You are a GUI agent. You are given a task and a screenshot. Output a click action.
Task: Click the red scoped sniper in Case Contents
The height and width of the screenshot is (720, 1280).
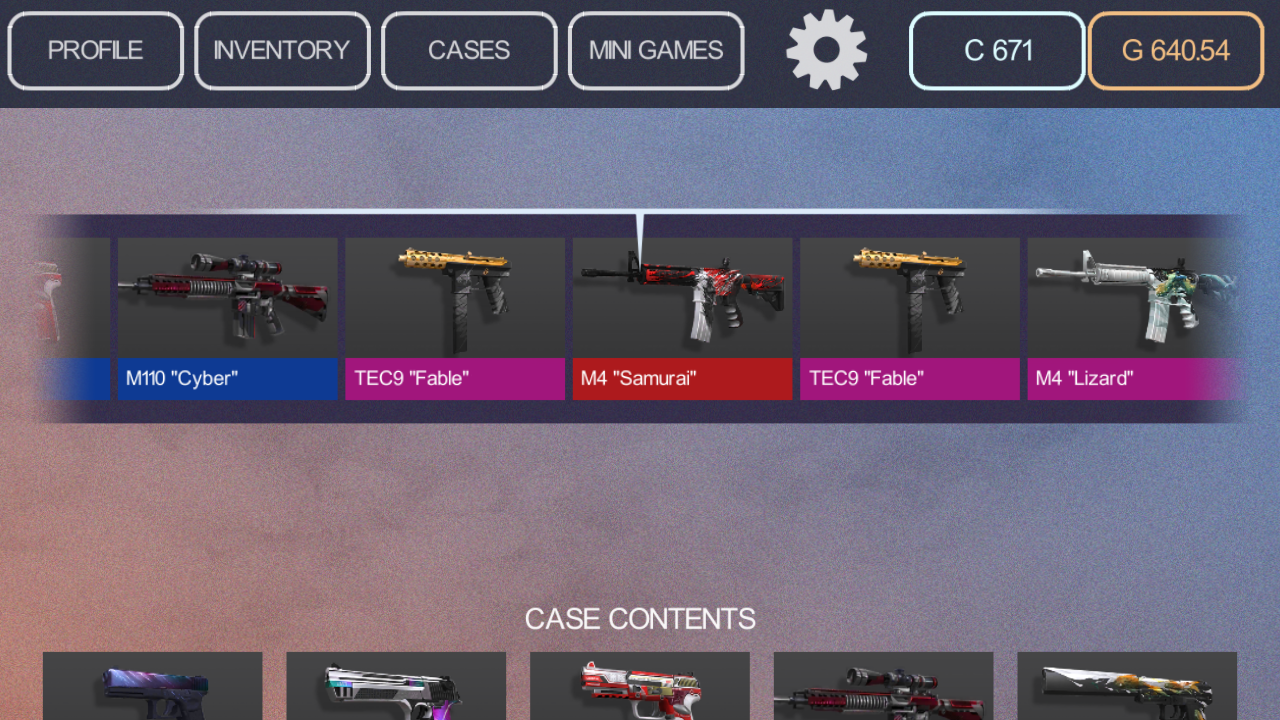tap(884, 690)
